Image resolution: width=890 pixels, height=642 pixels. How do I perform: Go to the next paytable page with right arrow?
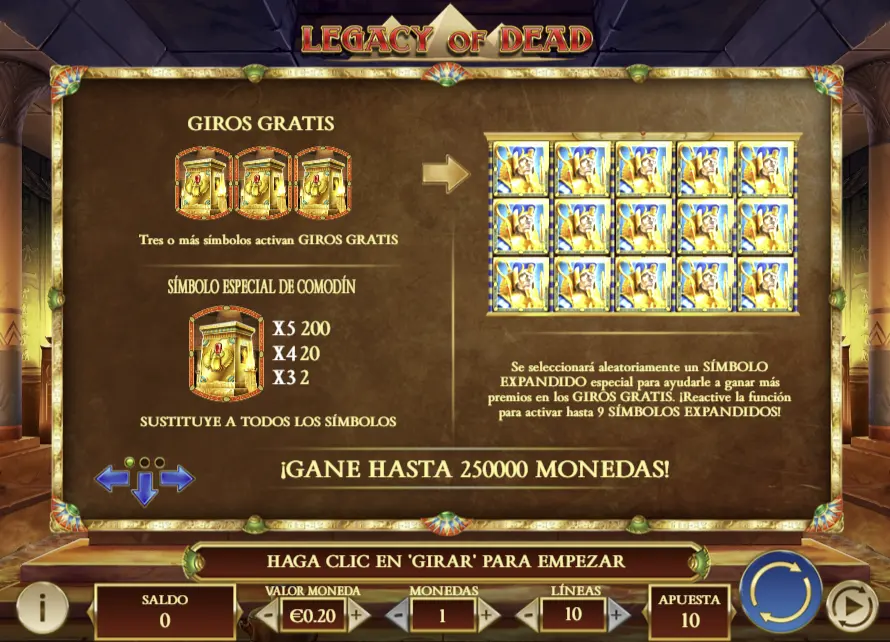[x=178, y=479]
